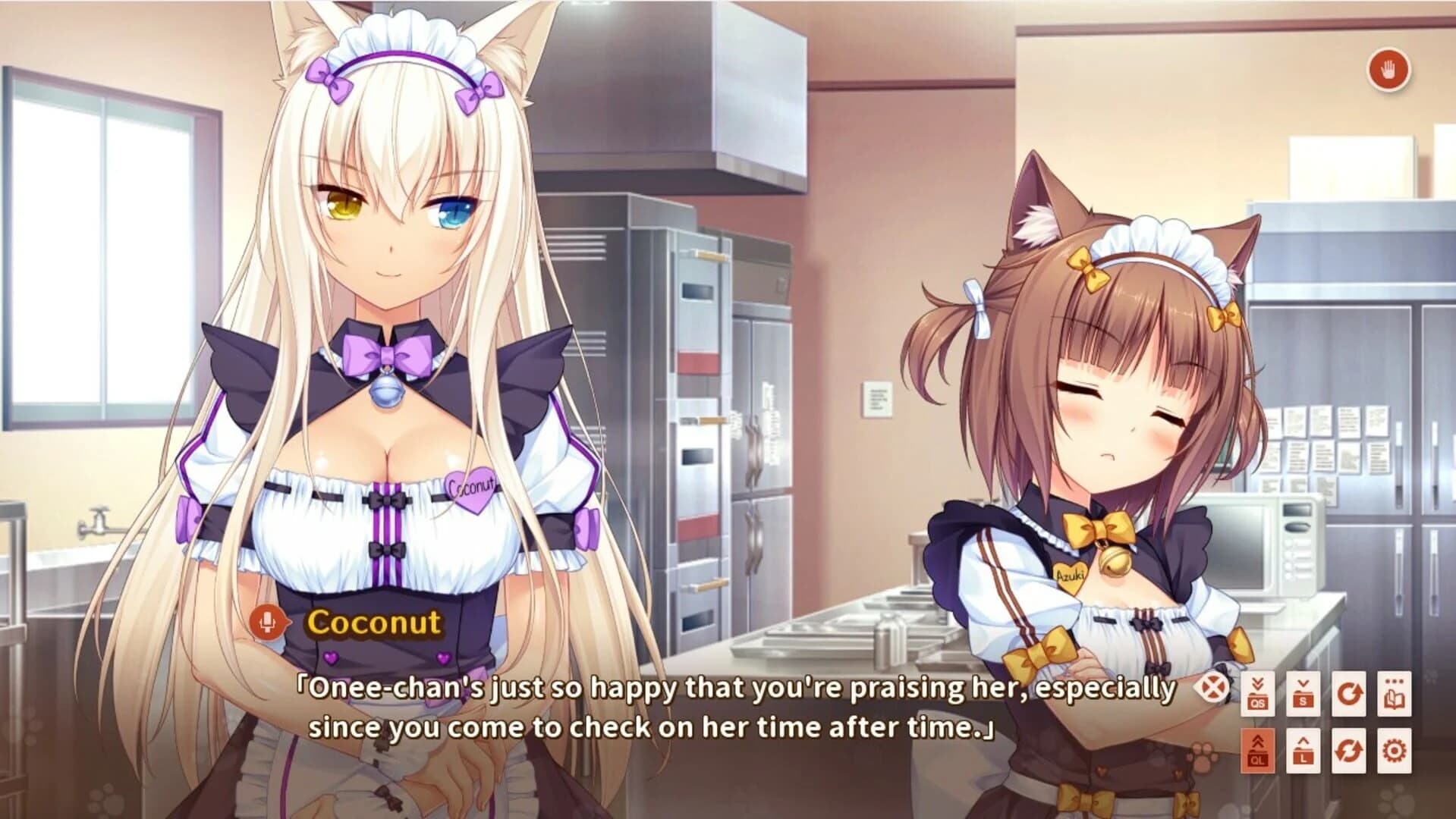
Task: Quick load with the highlighted QL icon
Action: pos(1258,748)
